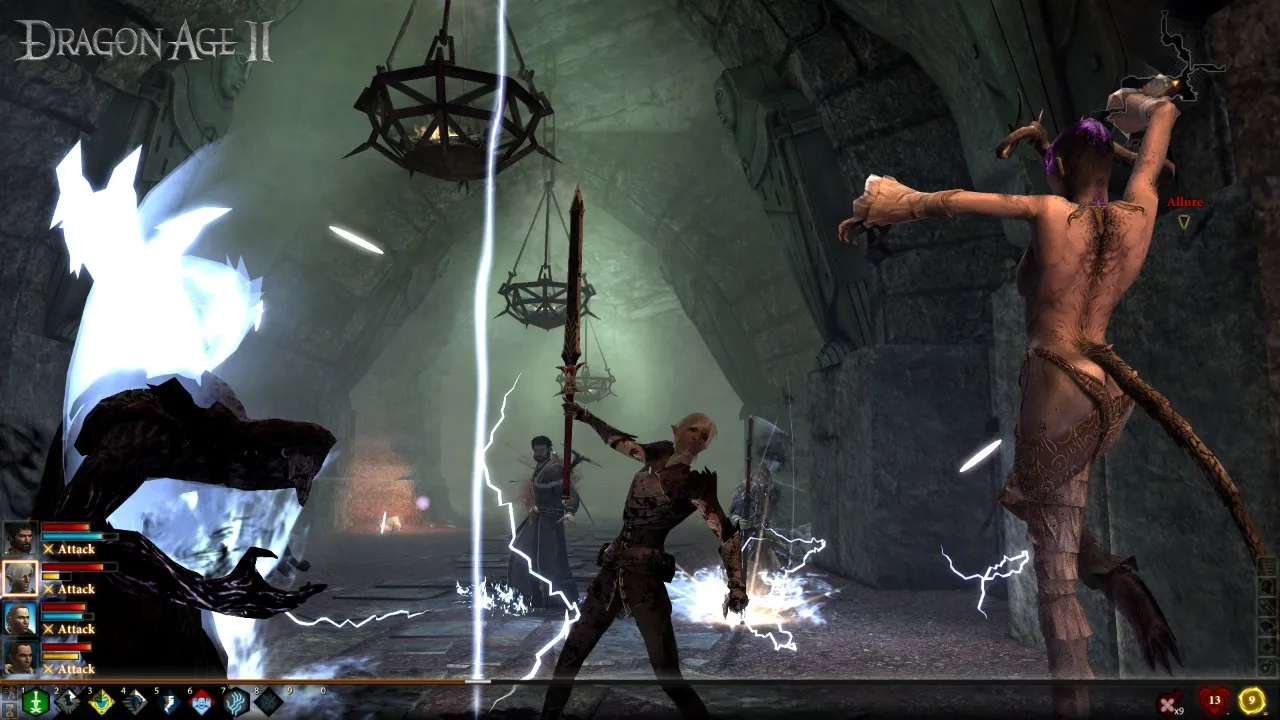
Task: Trigger the ability in hotbar slot 4
Action: tap(134, 702)
